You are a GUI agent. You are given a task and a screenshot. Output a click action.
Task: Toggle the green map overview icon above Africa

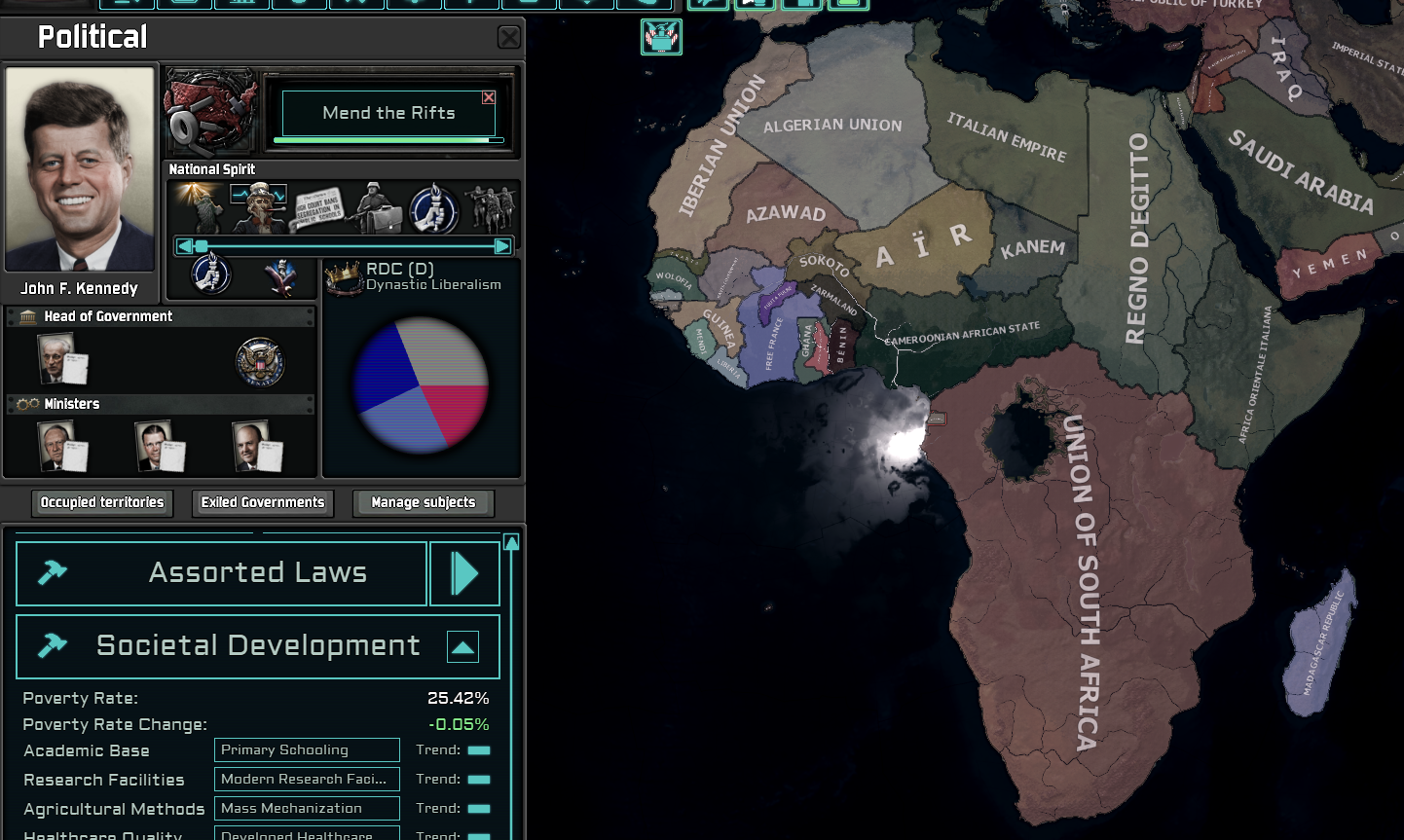(661, 39)
